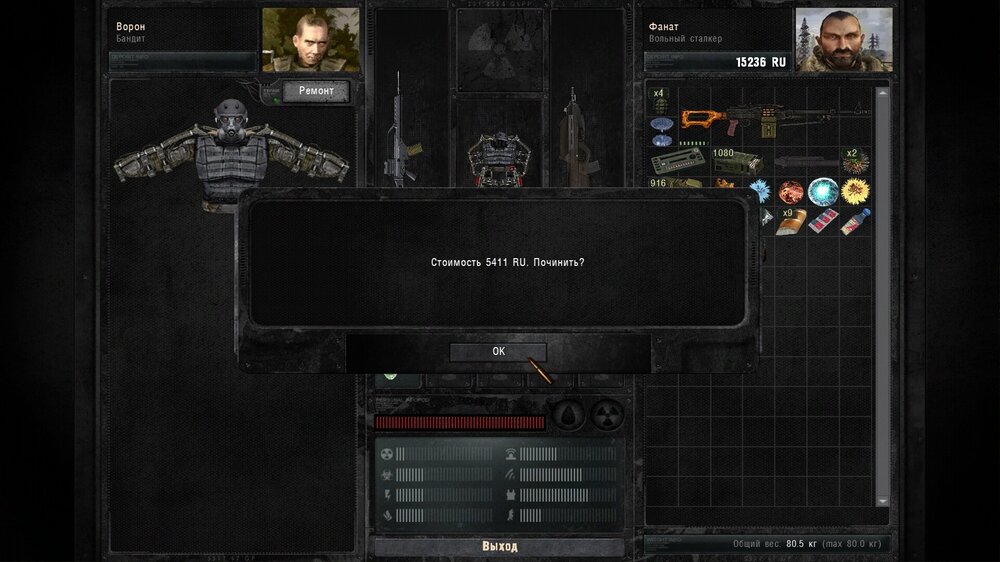The image size is (1000, 562).
Task: Exit the screen via Выход
Action: [499, 547]
